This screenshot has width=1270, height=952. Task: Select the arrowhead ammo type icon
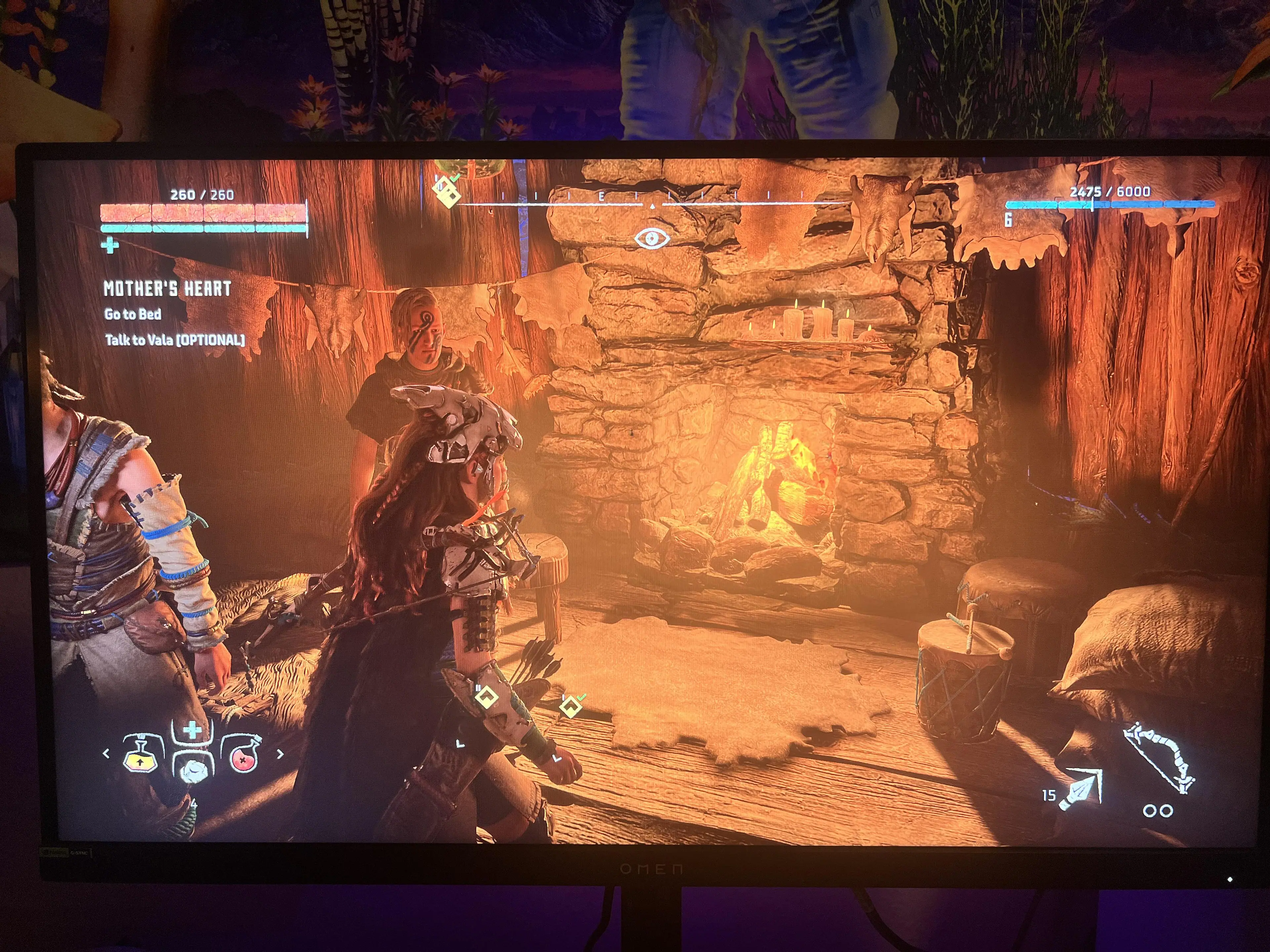coord(1081,790)
